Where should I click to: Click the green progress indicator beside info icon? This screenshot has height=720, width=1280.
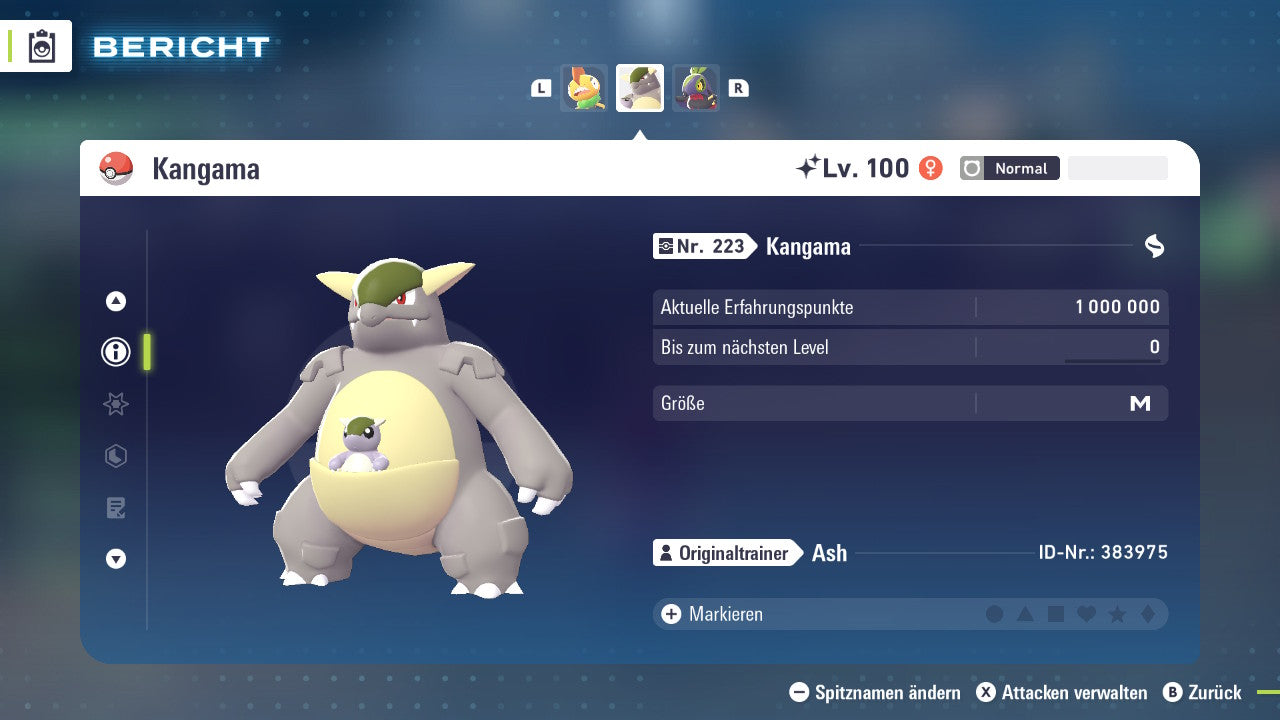tap(146, 352)
